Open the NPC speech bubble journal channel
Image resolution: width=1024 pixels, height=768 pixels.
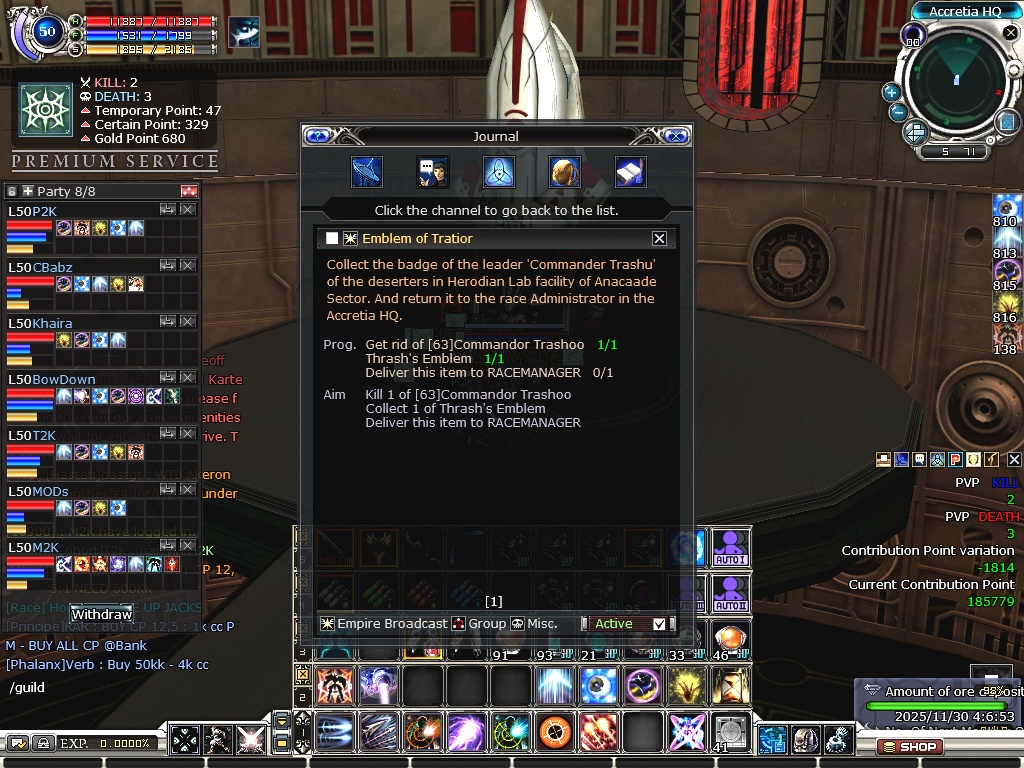click(x=432, y=172)
